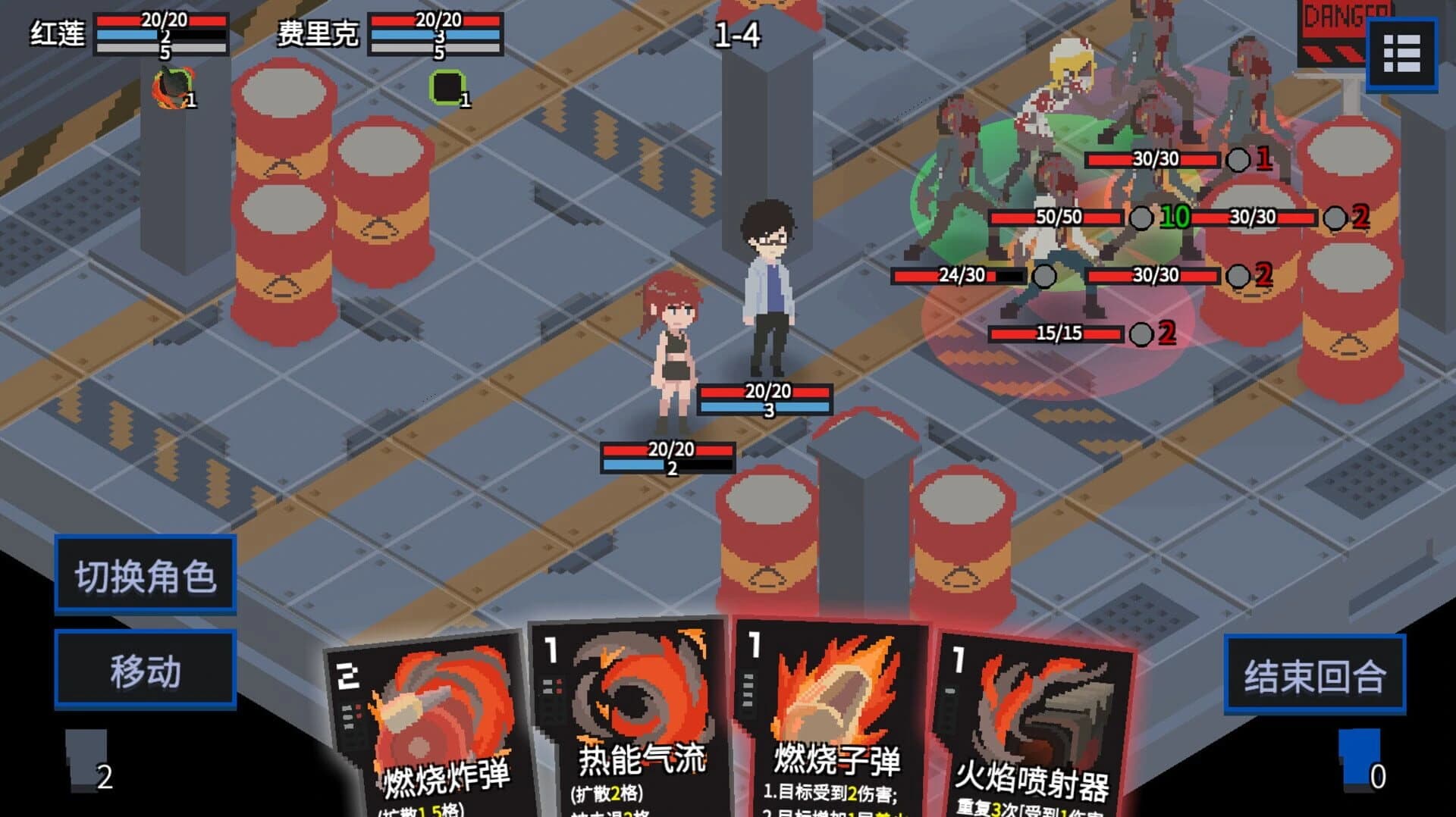Image resolution: width=1456 pixels, height=817 pixels.
Task: Click the fire buff icon under 红莲's bar
Action: (173, 87)
